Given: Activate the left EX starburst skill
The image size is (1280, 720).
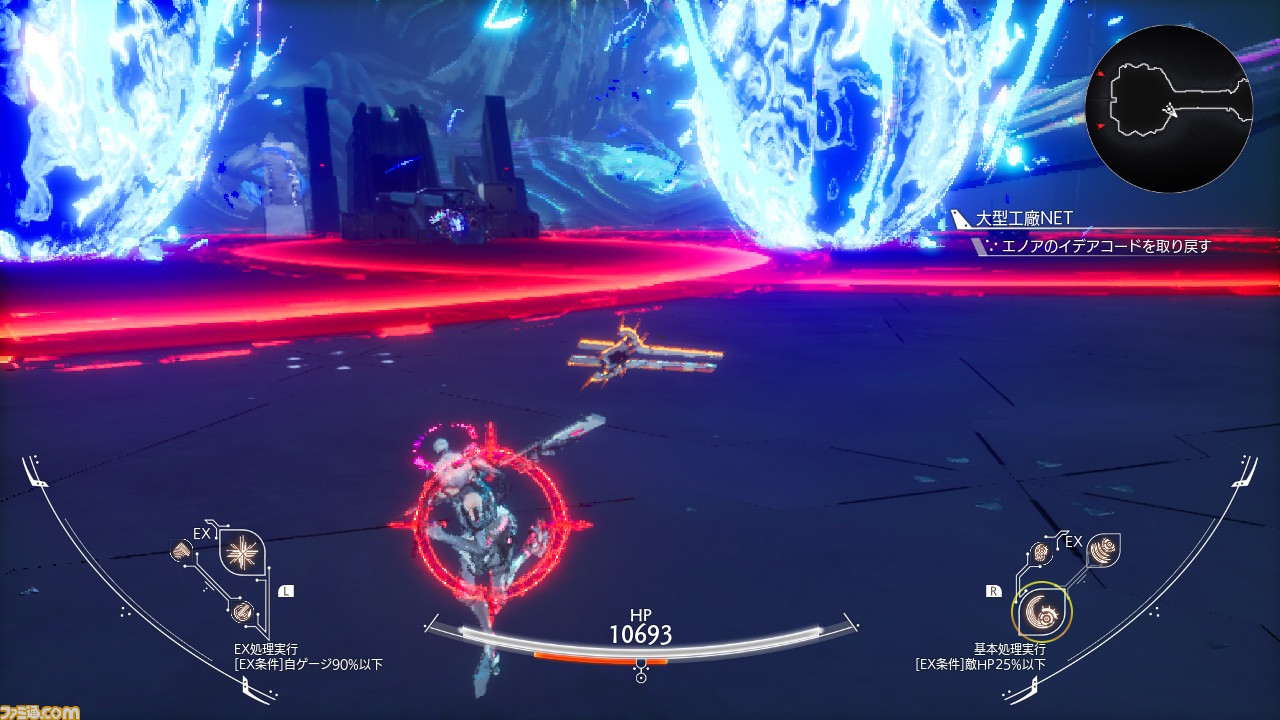Looking at the screenshot, I should coord(240,551).
